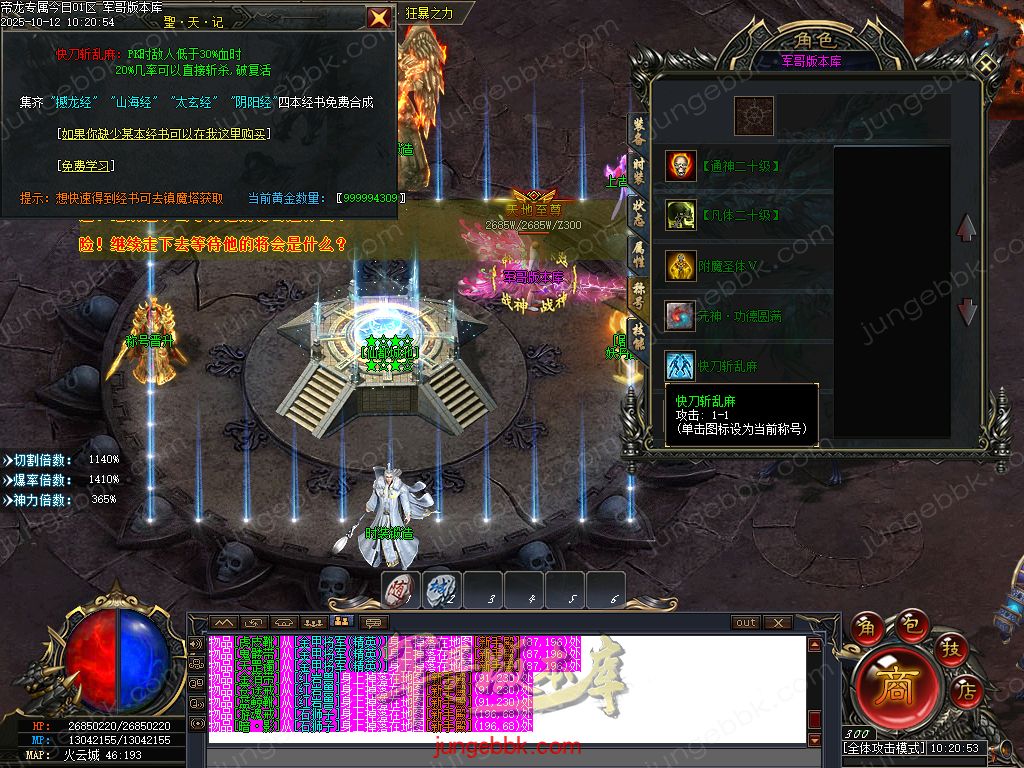Switch to the 属性 attributes tab

(x=639, y=252)
